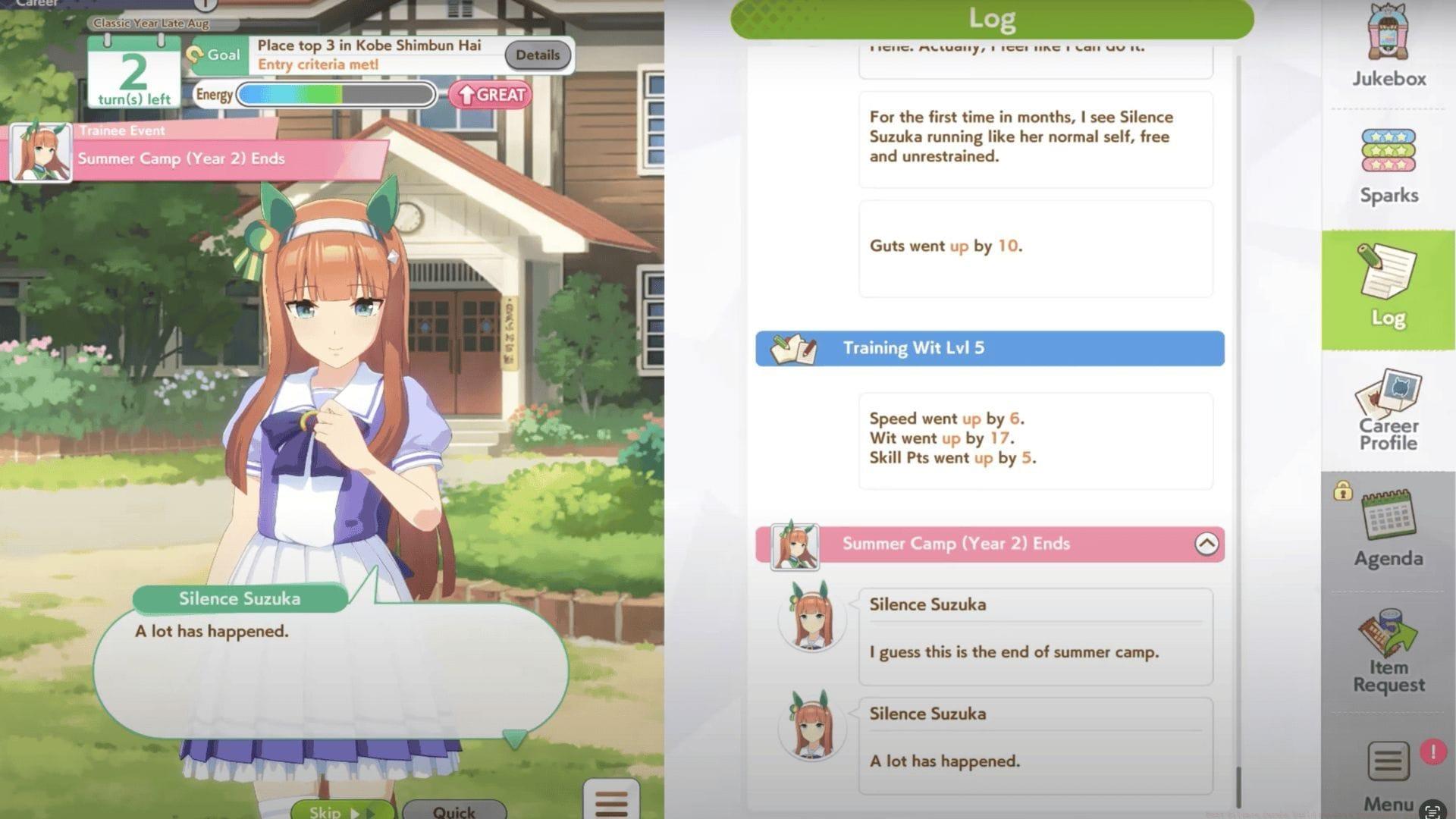Open the goal Details button
Image resolution: width=1456 pixels, height=819 pixels.
coord(537,55)
